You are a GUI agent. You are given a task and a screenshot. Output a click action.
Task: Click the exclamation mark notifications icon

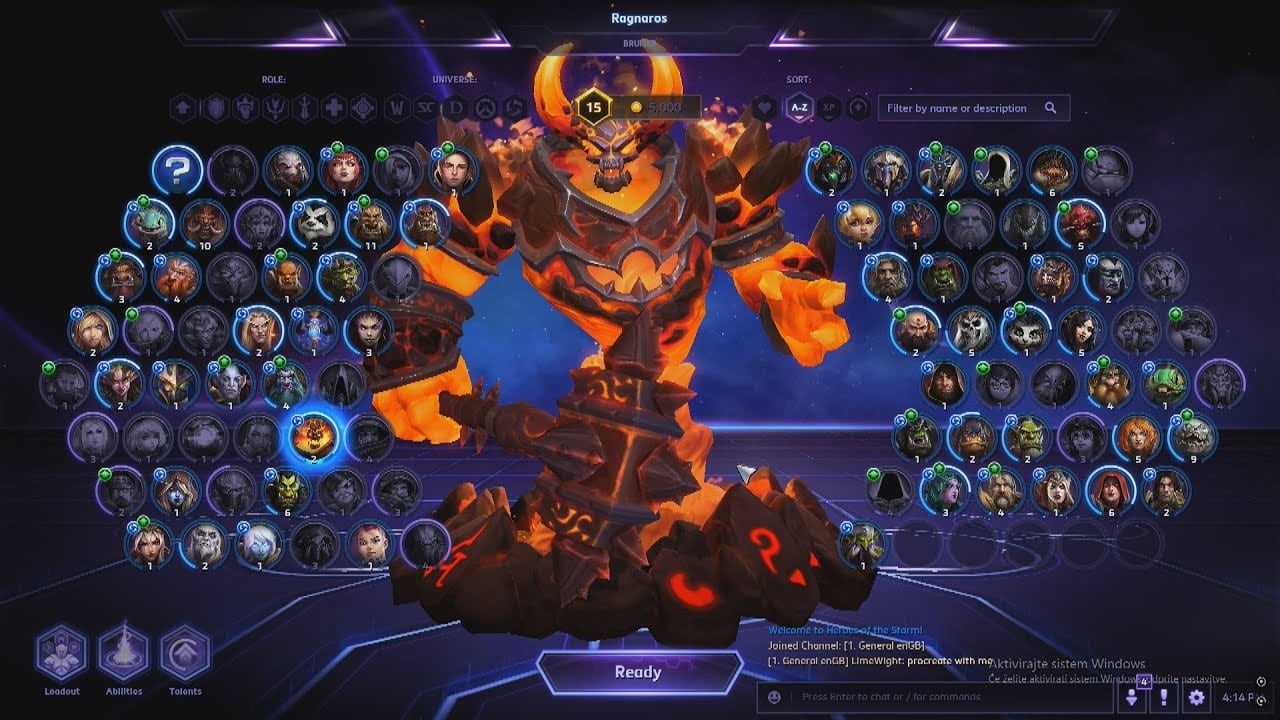tap(1164, 697)
